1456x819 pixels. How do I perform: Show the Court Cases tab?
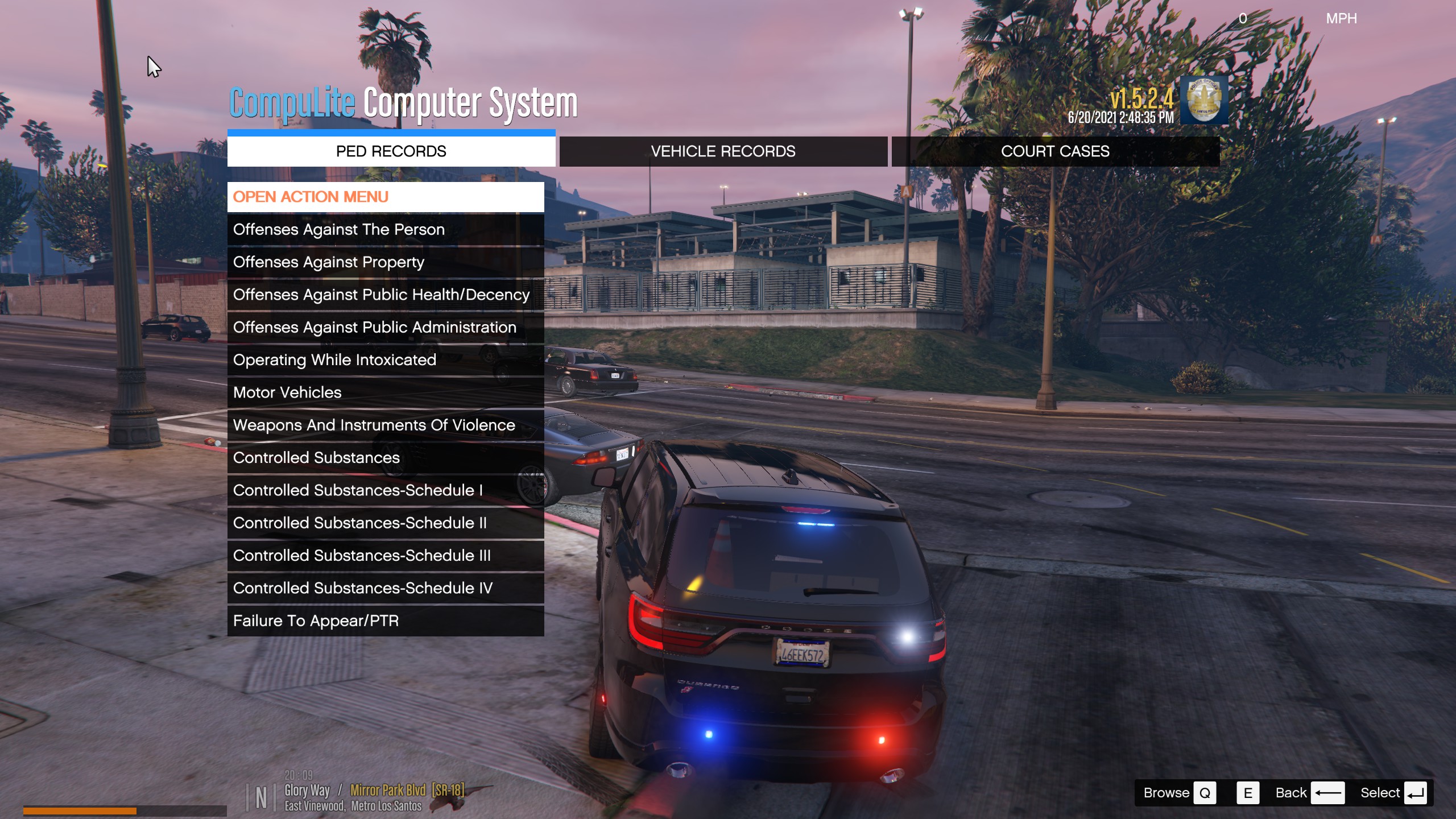click(x=1055, y=151)
